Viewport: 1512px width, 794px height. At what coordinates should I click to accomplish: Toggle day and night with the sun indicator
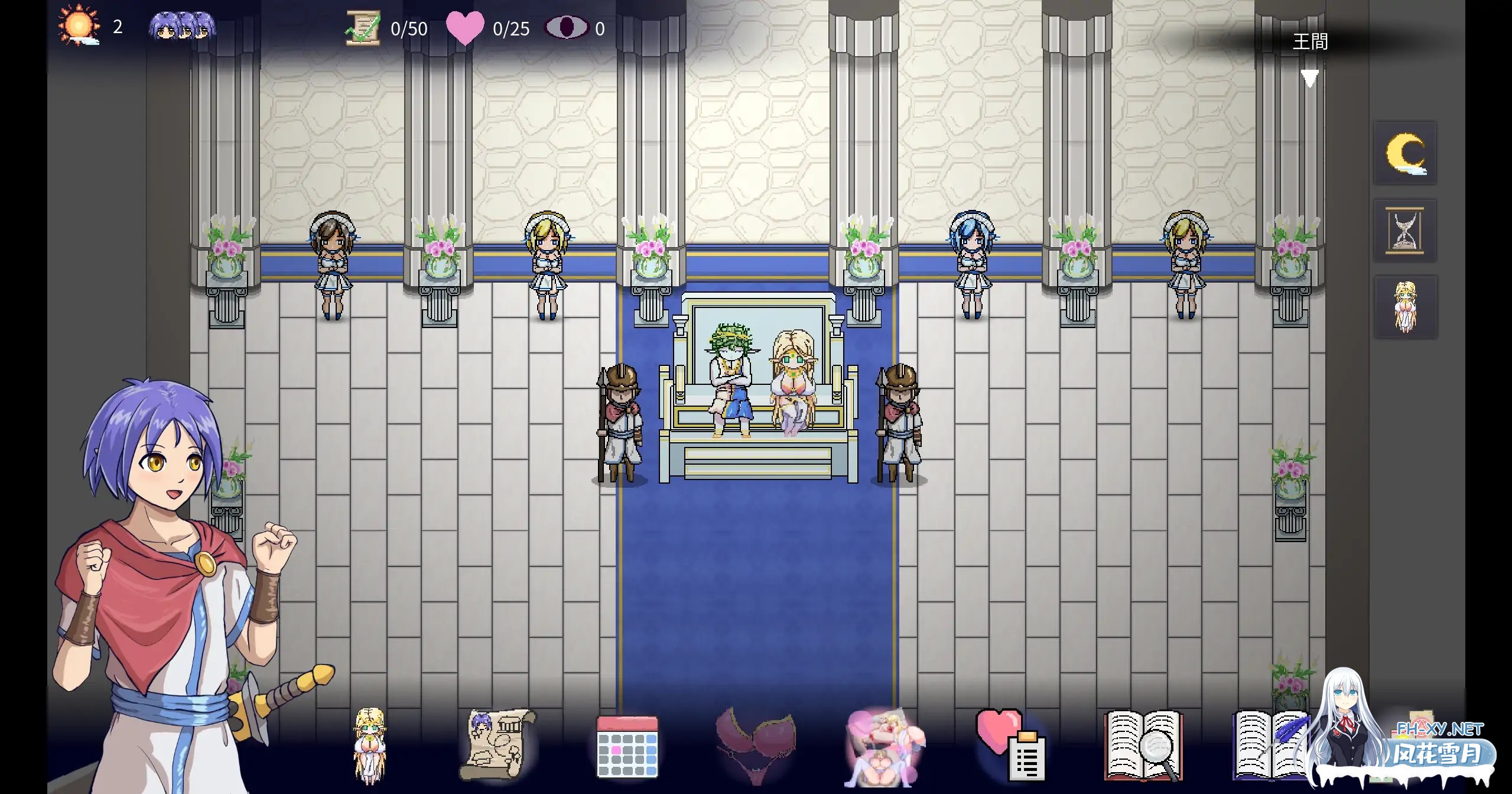pyautogui.click(x=79, y=26)
